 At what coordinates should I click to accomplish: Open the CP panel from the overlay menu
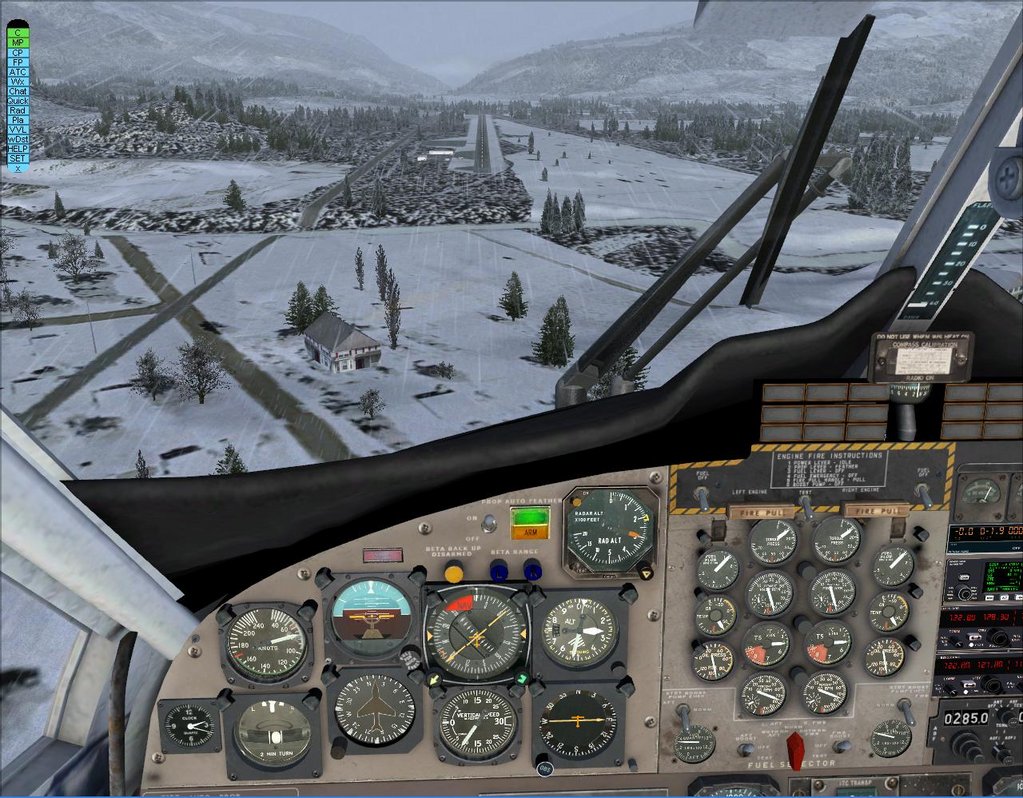17,52
